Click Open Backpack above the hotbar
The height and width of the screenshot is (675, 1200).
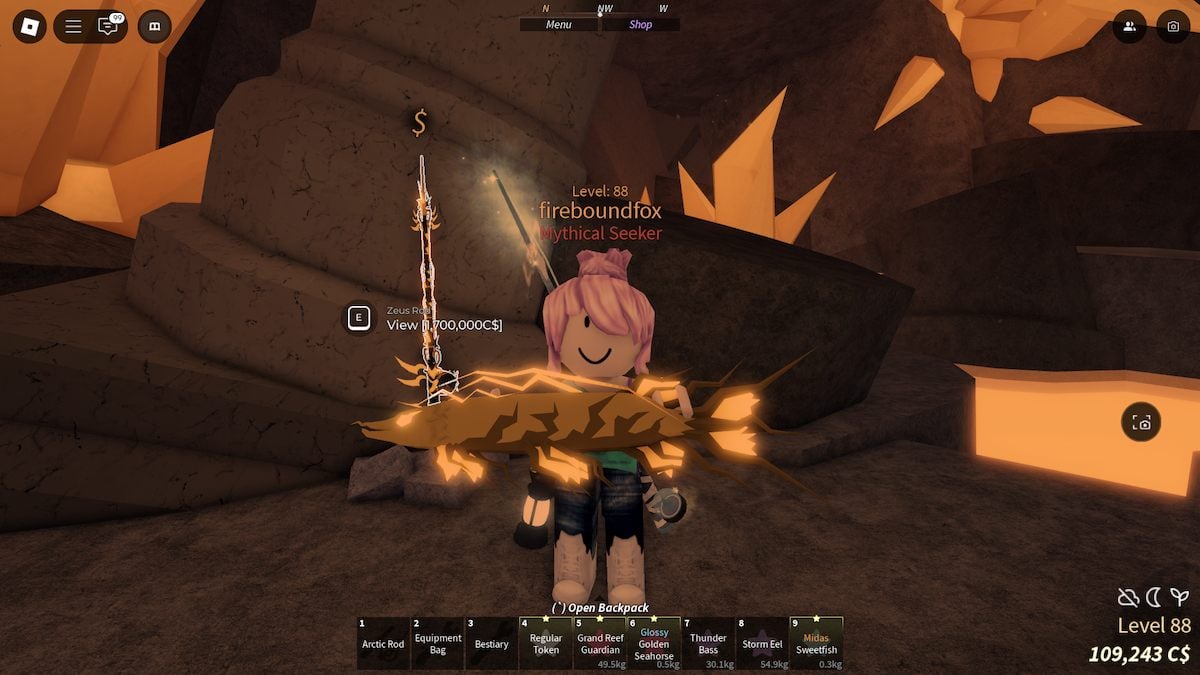[x=600, y=608]
